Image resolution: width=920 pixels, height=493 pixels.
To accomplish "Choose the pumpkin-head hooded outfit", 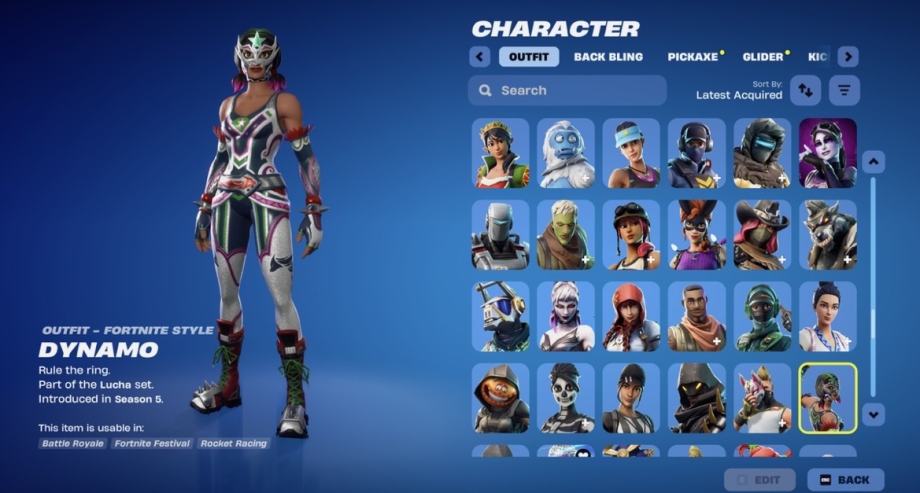I will [x=501, y=398].
